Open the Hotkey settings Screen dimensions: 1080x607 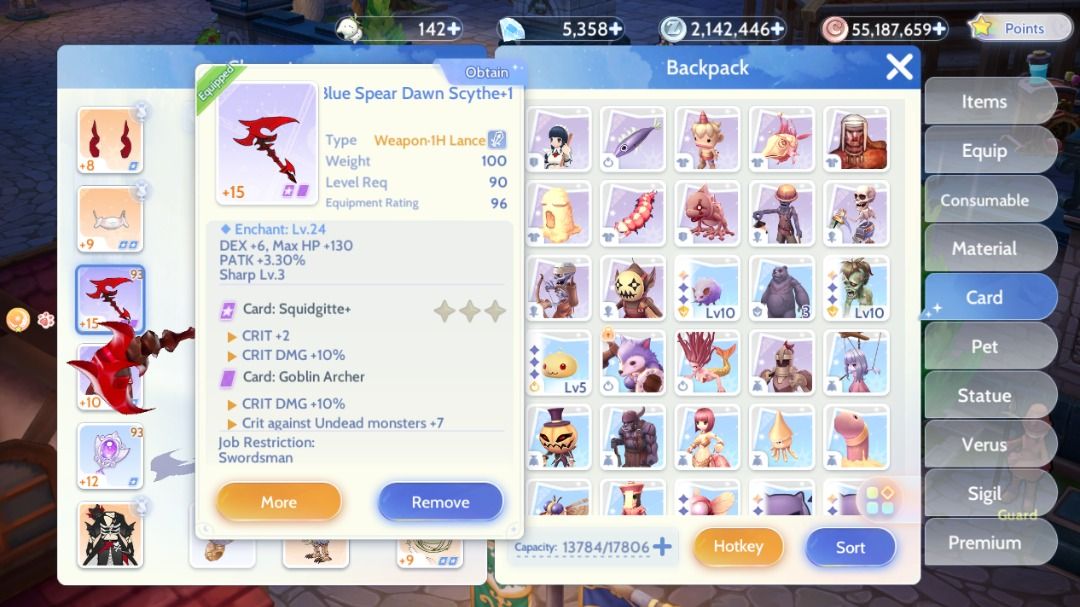(x=738, y=546)
